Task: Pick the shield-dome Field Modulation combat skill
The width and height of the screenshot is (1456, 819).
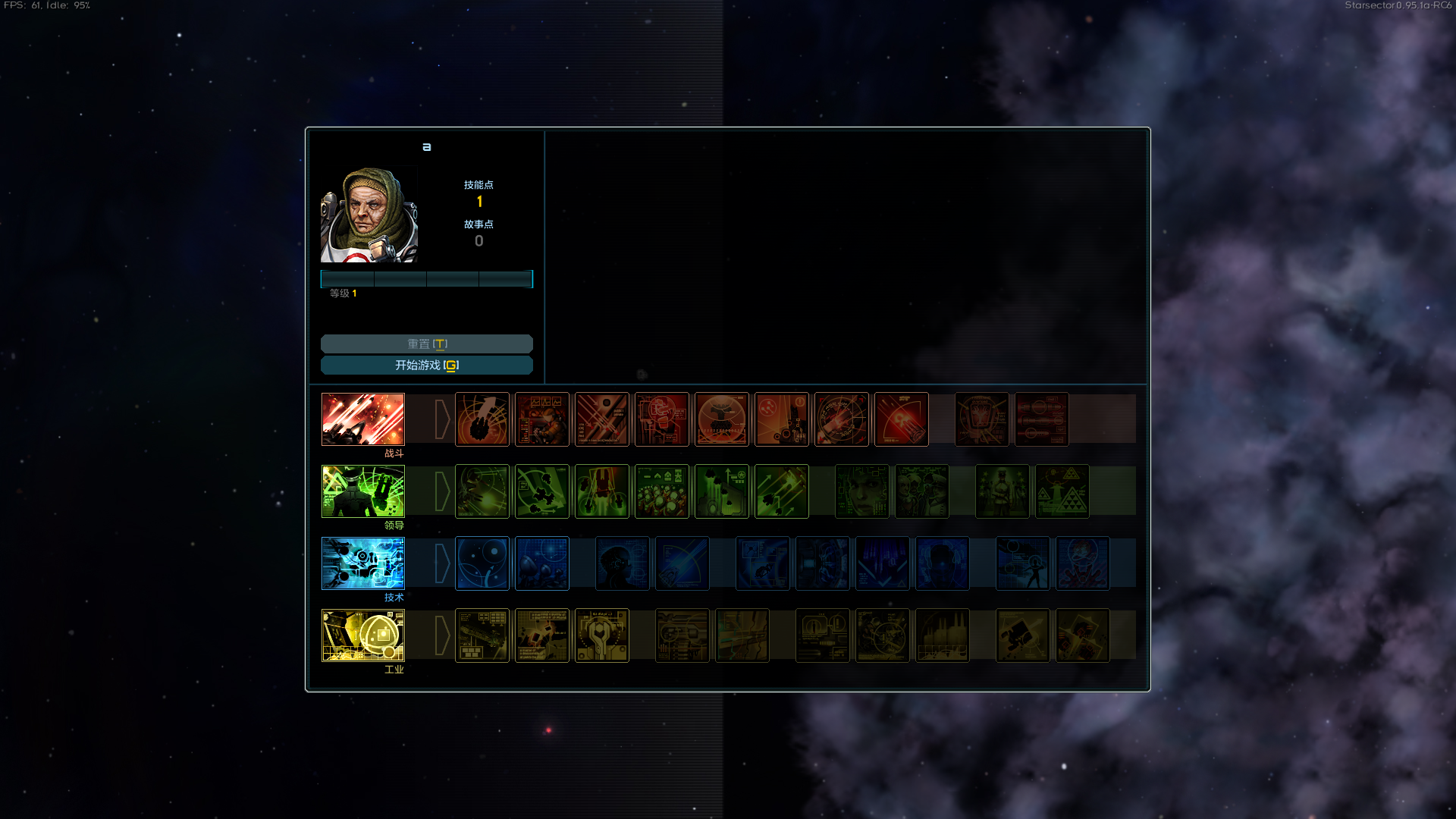Action: click(x=721, y=419)
